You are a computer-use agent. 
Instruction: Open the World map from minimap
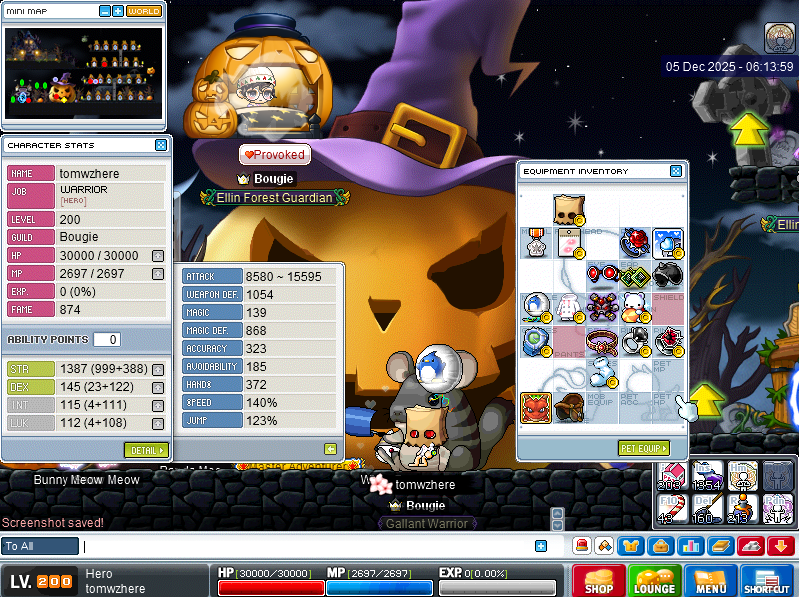coord(144,11)
